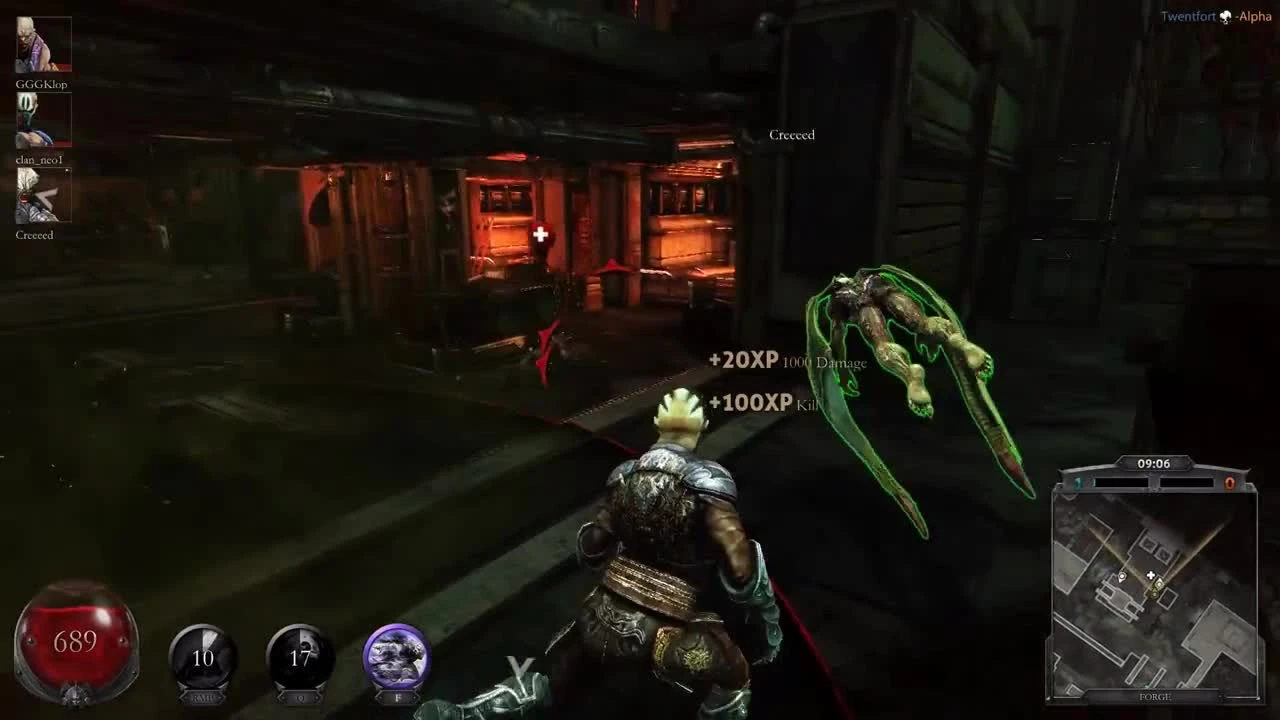Click the teal team score progress bar
This screenshot has height=720, width=1280.
1120,483
